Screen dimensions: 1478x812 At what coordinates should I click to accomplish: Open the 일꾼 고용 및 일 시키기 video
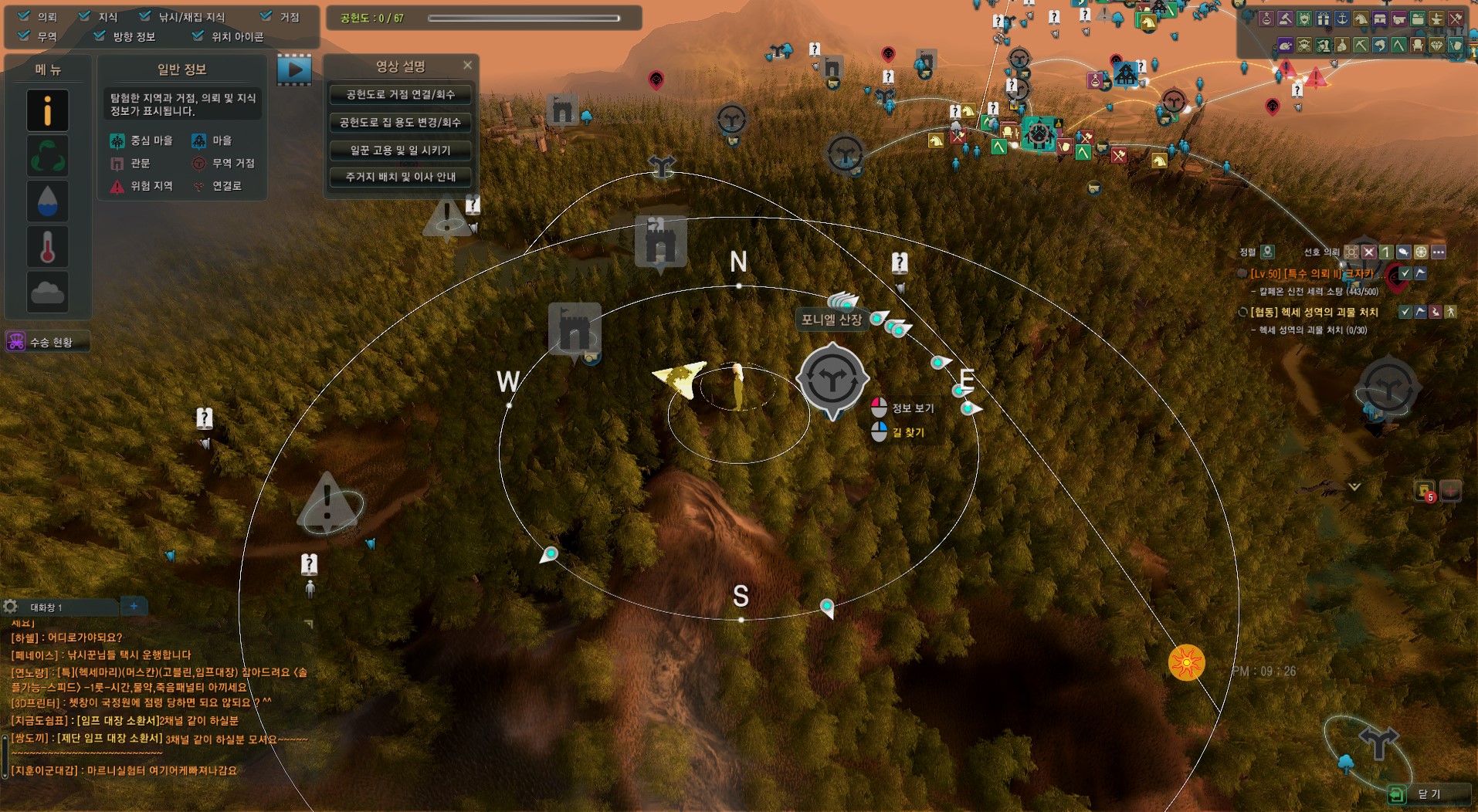point(400,150)
